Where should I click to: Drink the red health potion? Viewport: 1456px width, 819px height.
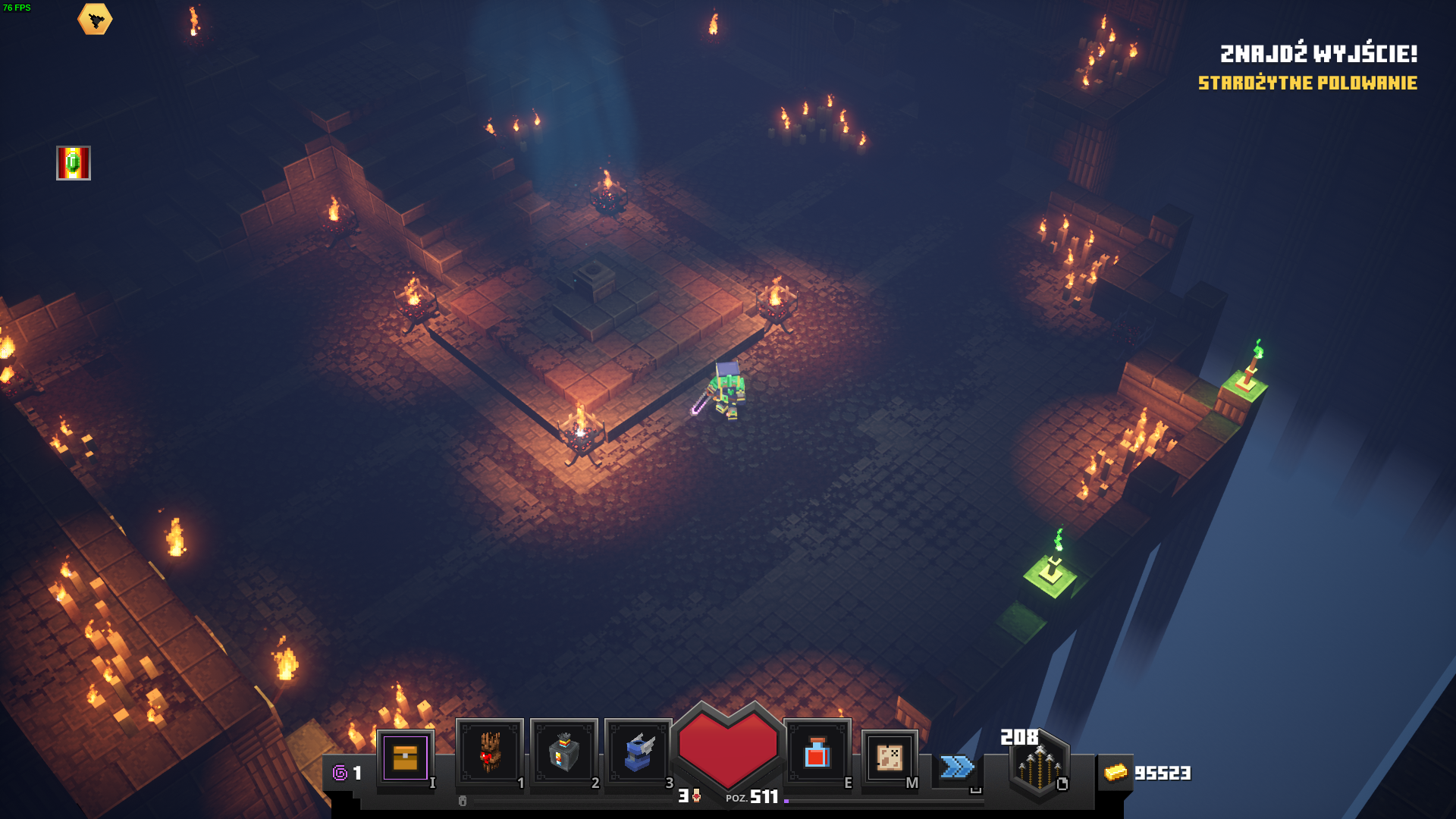(x=817, y=752)
